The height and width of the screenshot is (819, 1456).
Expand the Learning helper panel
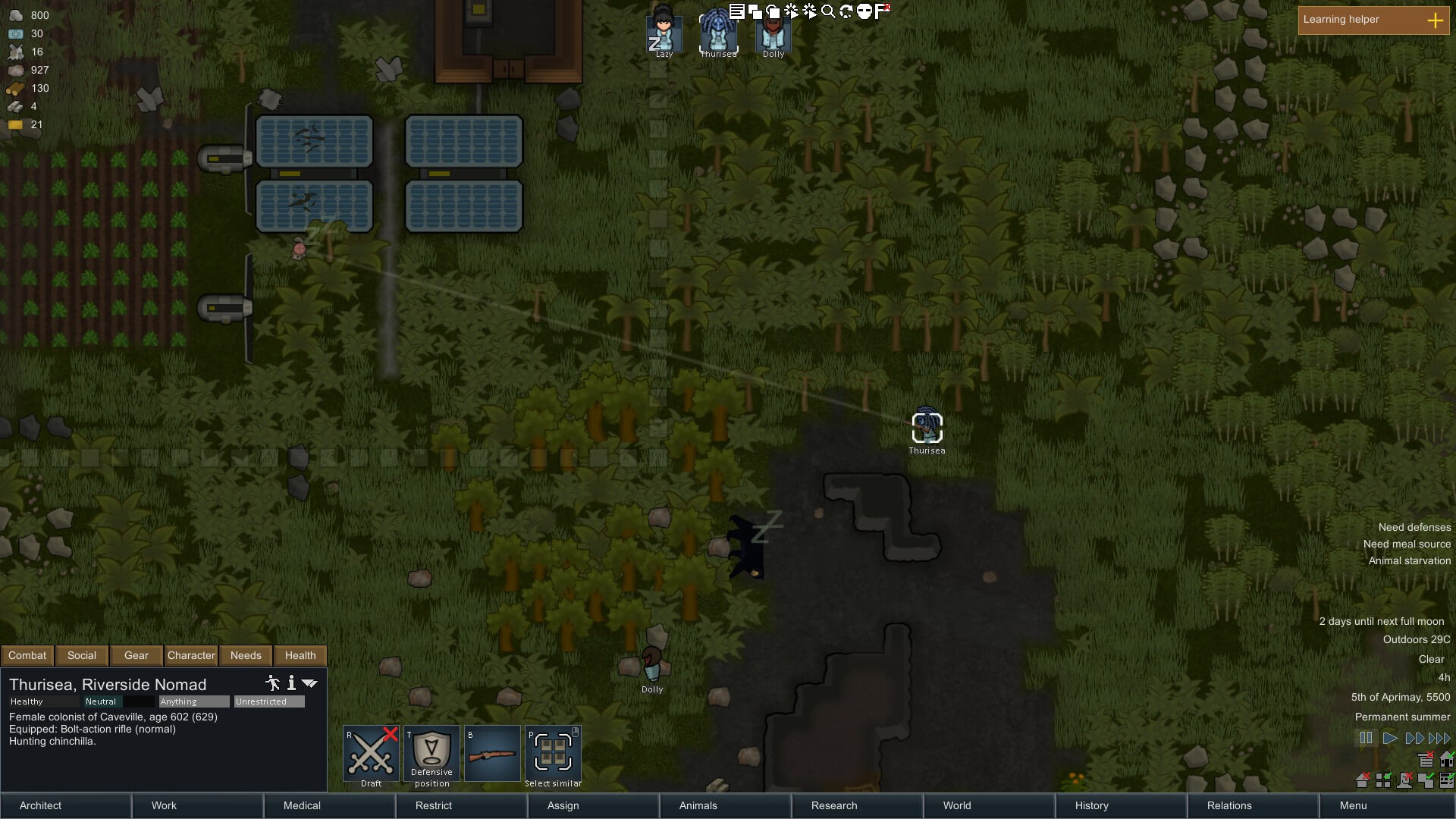[x=1435, y=20]
